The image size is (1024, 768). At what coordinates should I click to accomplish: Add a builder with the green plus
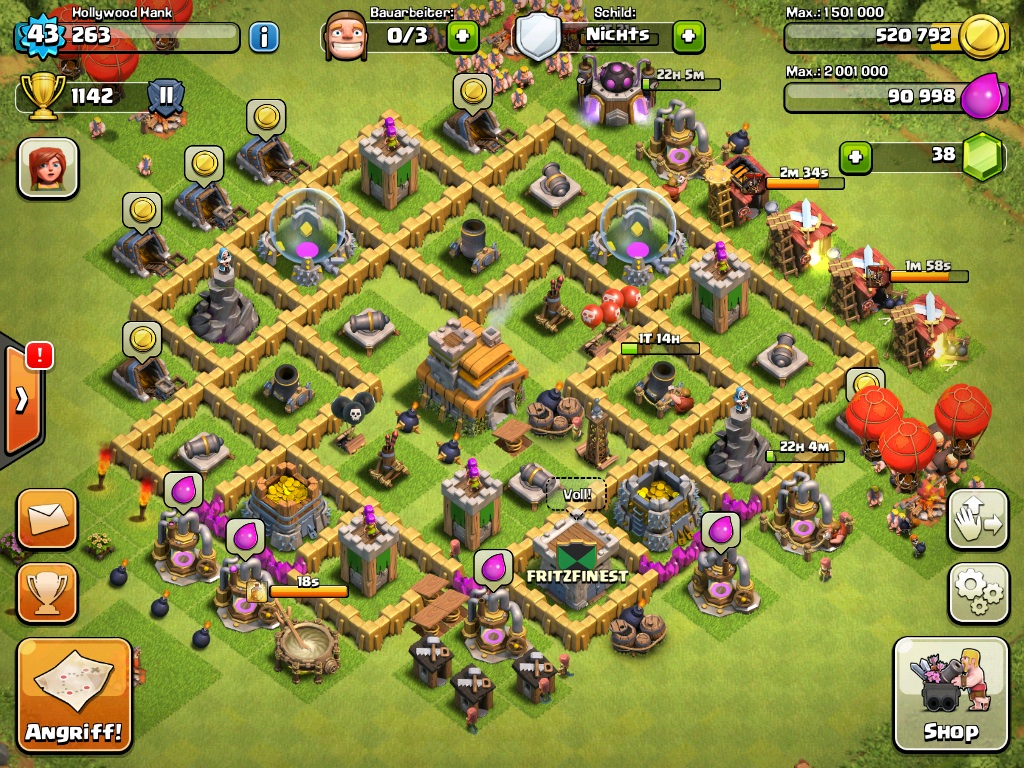(462, 37)
